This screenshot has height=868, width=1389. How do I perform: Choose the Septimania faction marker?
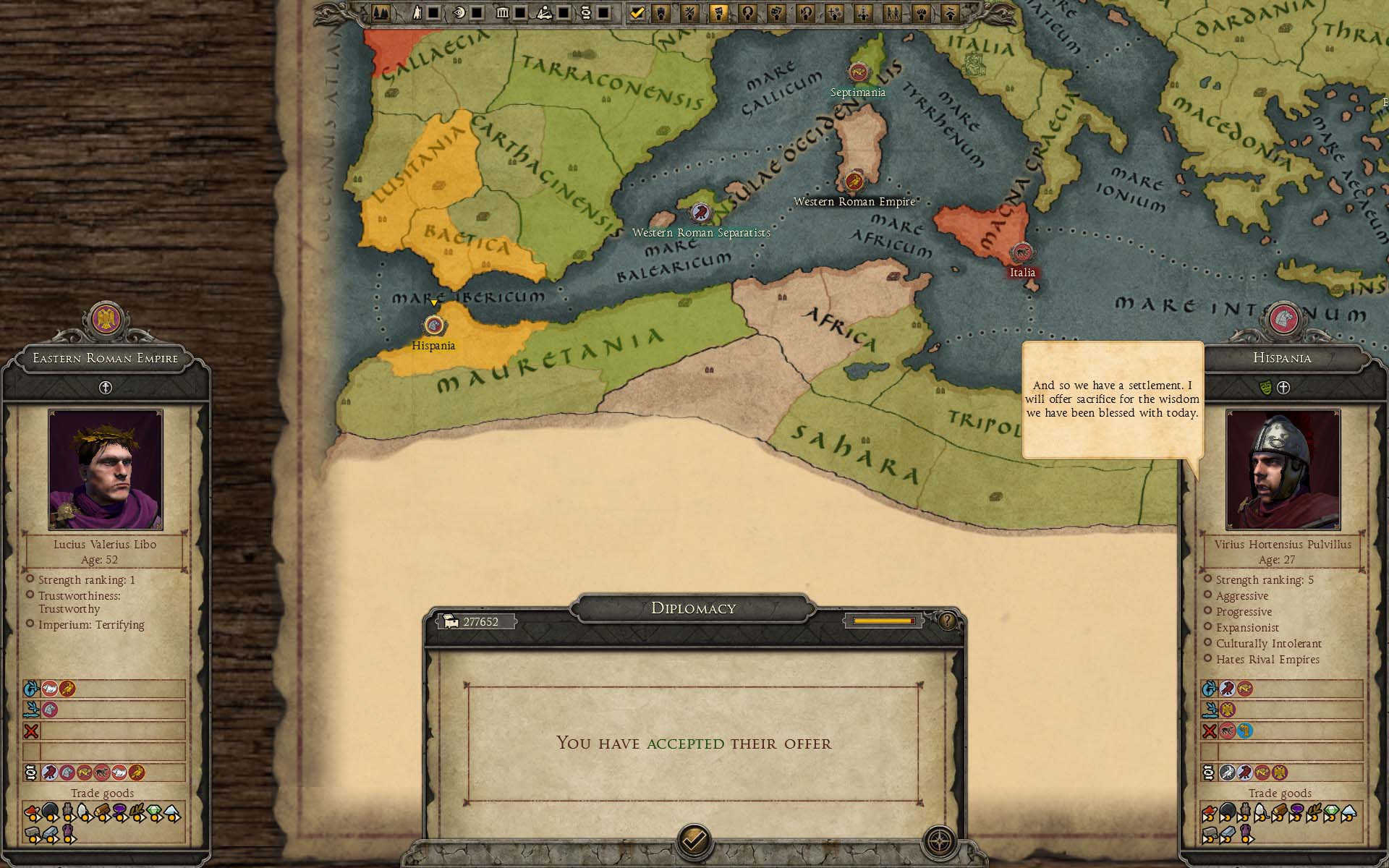(x=858, y=72)
